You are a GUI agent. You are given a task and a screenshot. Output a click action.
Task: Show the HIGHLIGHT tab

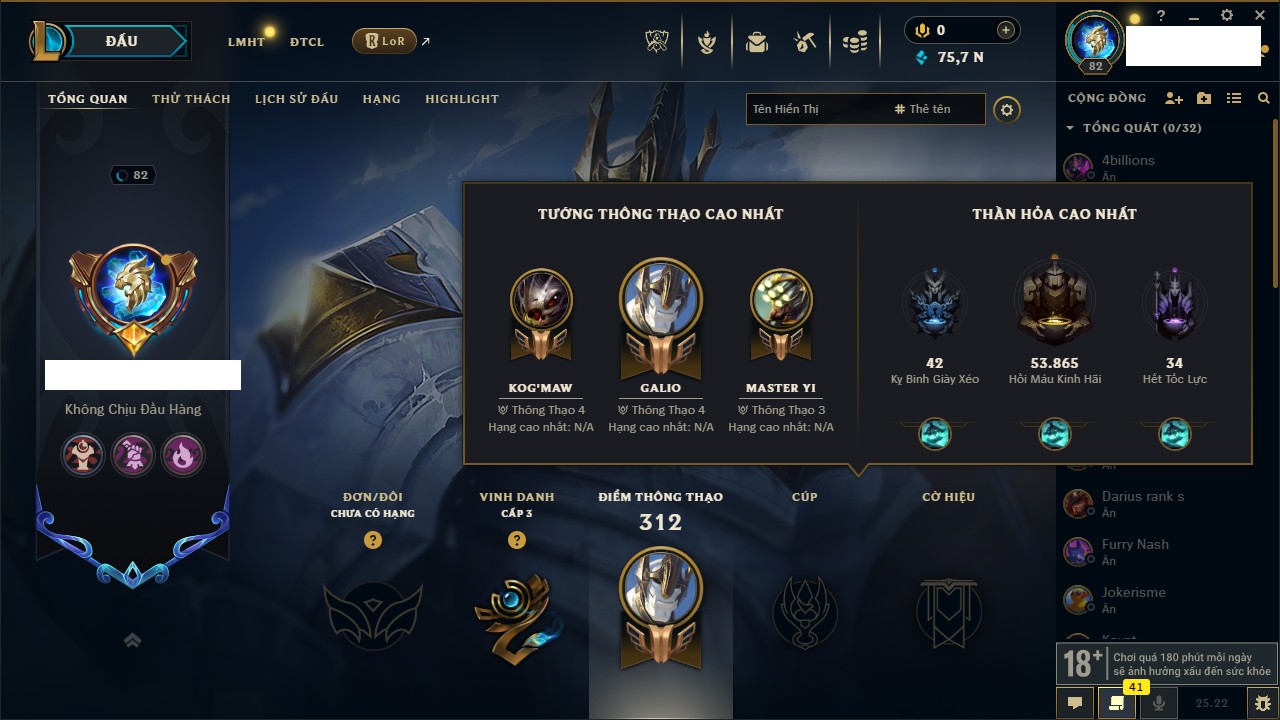462,99
